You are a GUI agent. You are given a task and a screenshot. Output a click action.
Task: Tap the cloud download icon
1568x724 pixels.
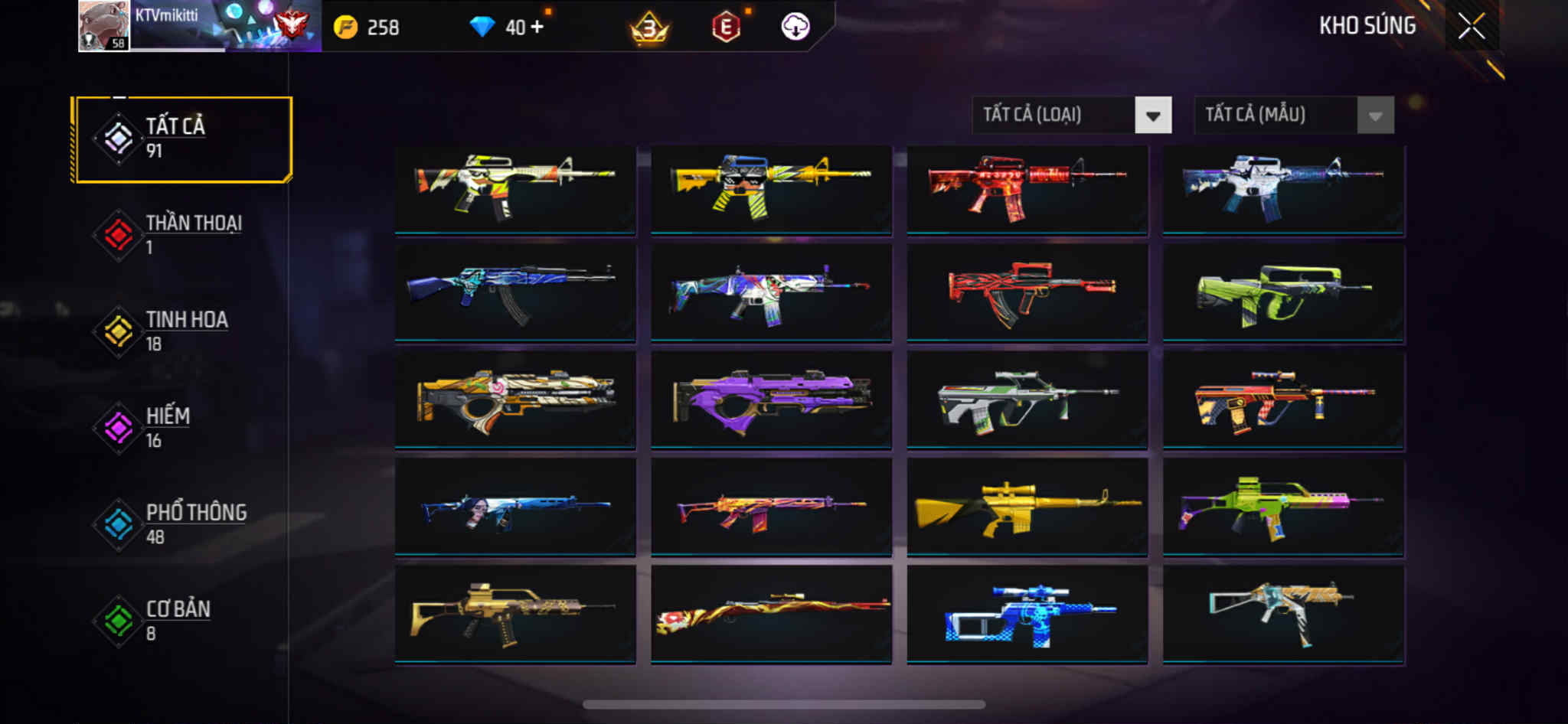795,28
